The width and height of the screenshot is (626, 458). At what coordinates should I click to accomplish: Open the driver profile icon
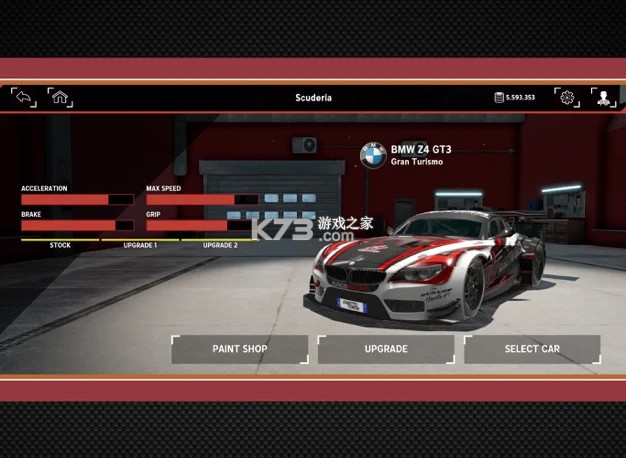point(604,97)
